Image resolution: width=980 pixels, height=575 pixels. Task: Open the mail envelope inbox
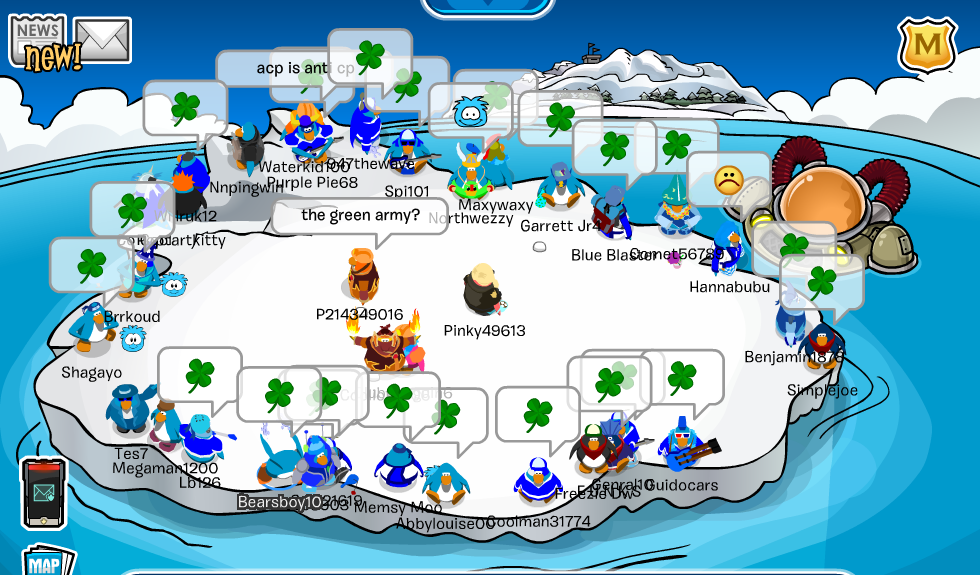tap(102, 40)
